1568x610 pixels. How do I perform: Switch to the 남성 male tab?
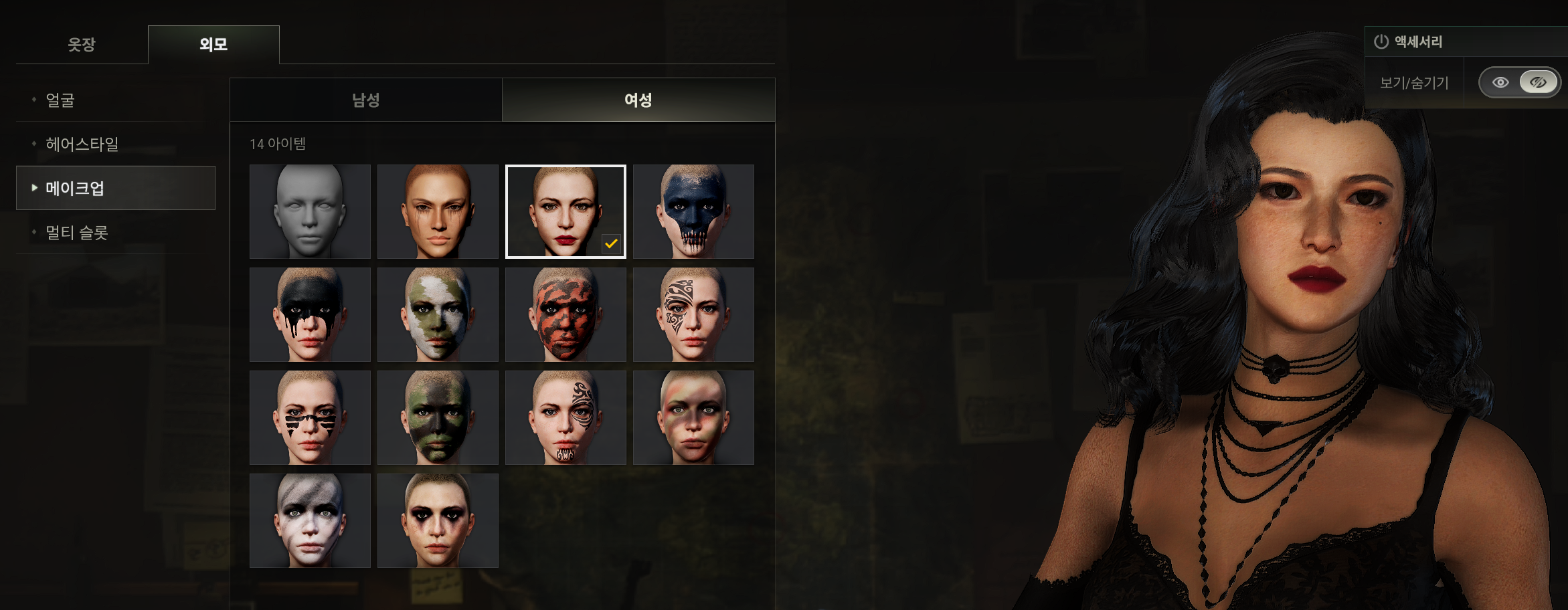pyautogui.click(x=366, y=100)
